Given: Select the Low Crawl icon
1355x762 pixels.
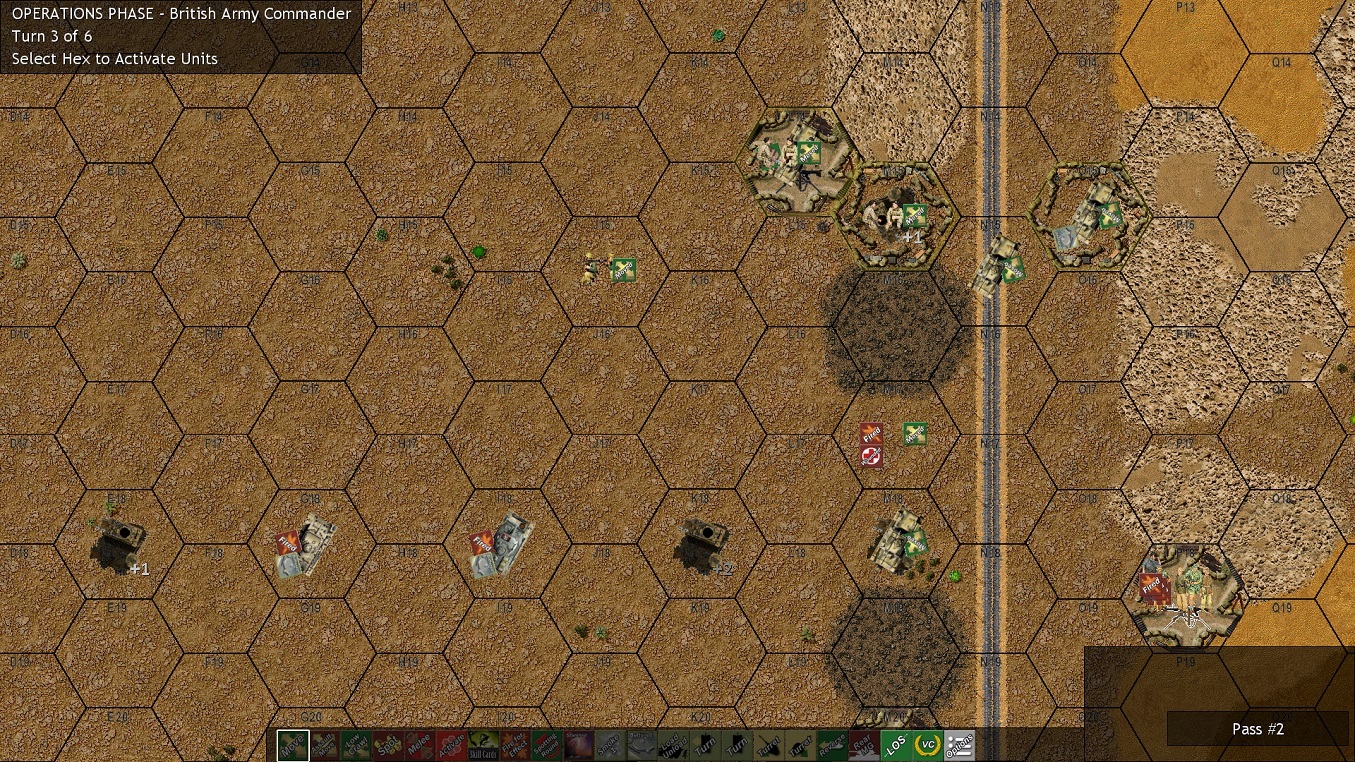Looking at the screenshot, I should (x=357, y=744).
